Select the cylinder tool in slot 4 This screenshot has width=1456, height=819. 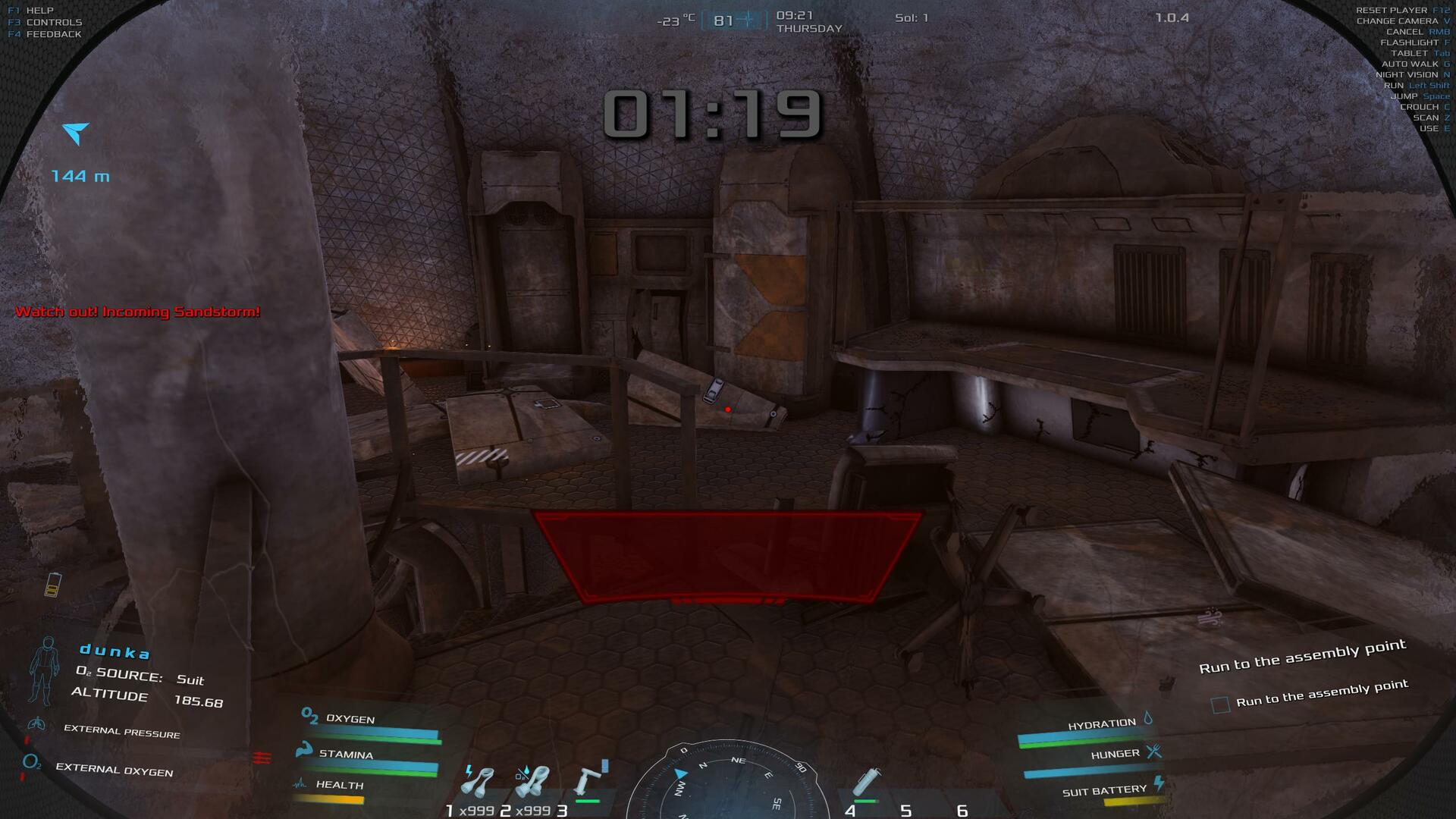click(867, 783)
